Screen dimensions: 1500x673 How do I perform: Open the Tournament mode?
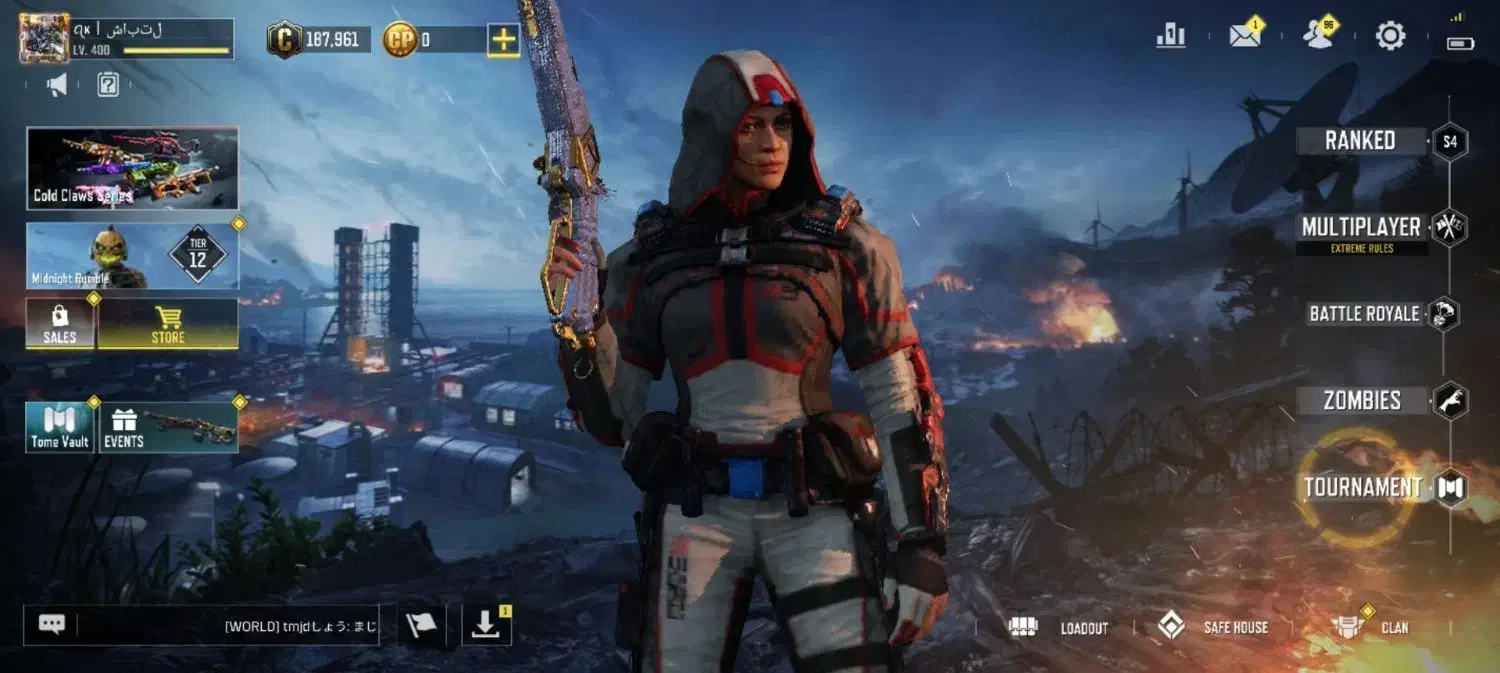pos(1363,488)
